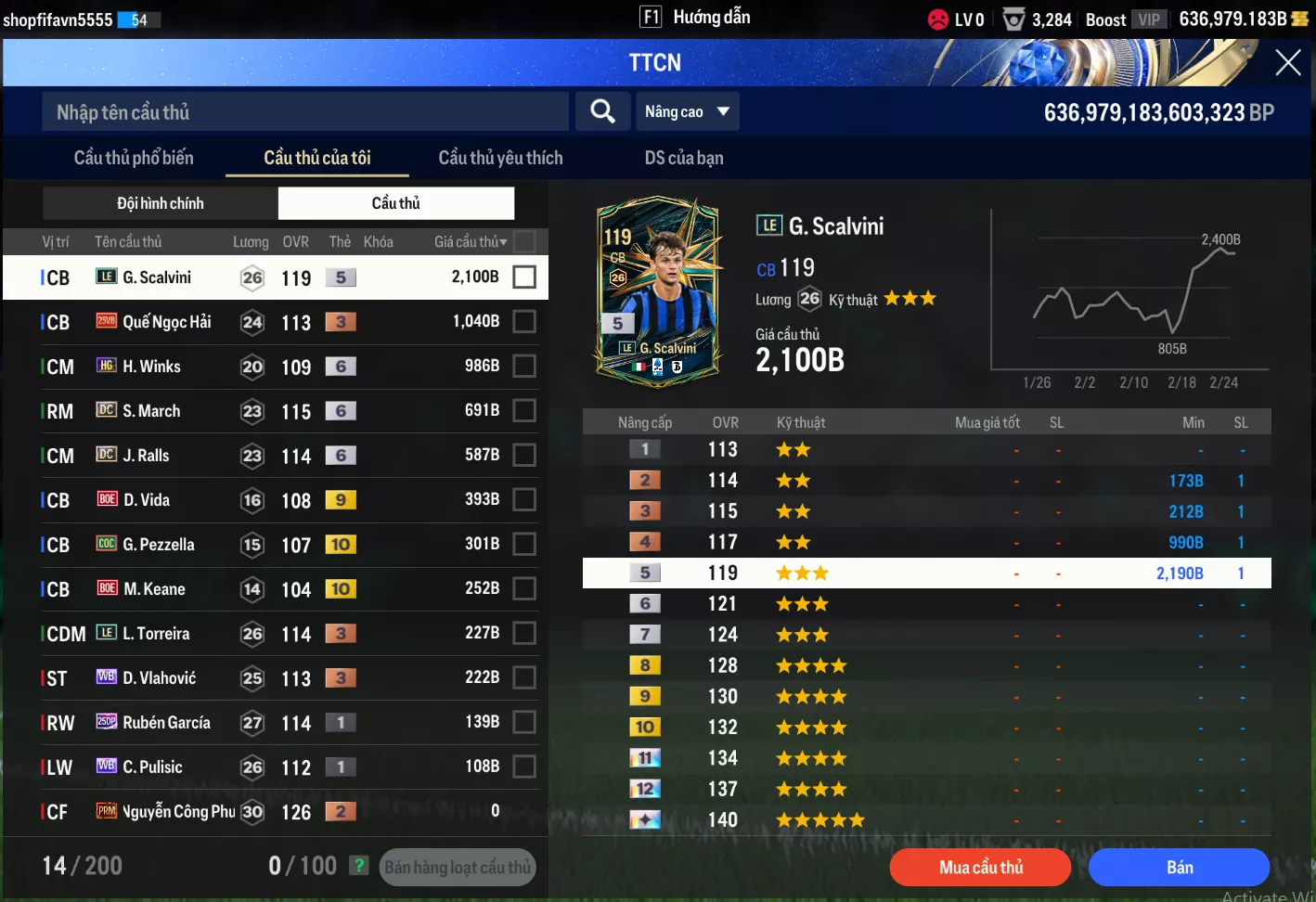Open the Cầu thủ yêu thích tab
Viewport: 1316px width, 902px height.
[x=500, y=158]
